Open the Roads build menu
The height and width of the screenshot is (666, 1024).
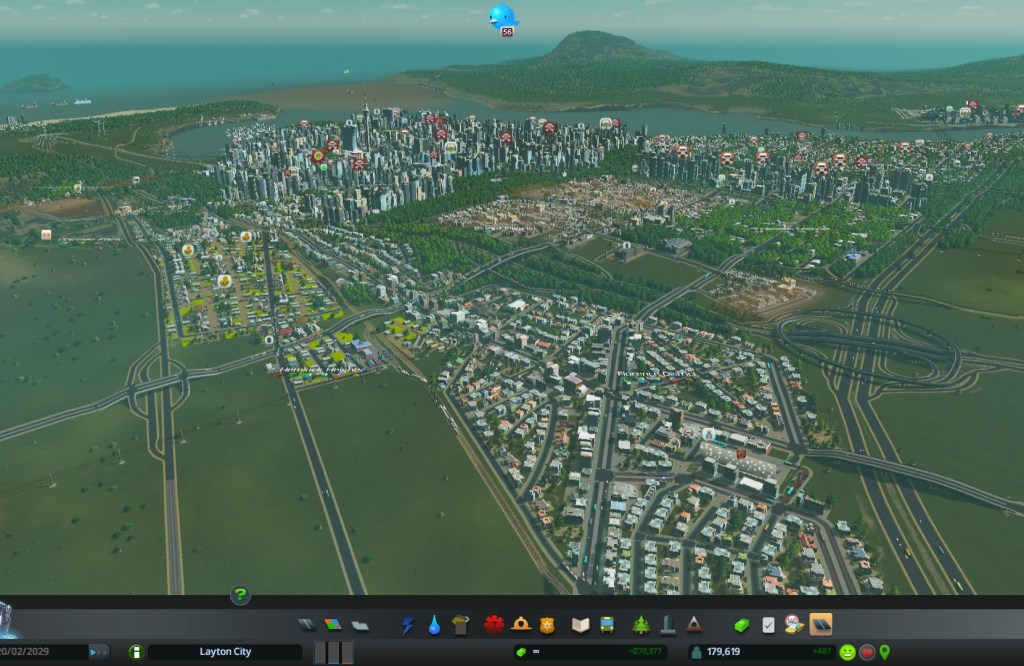click(x=307, y=625)
